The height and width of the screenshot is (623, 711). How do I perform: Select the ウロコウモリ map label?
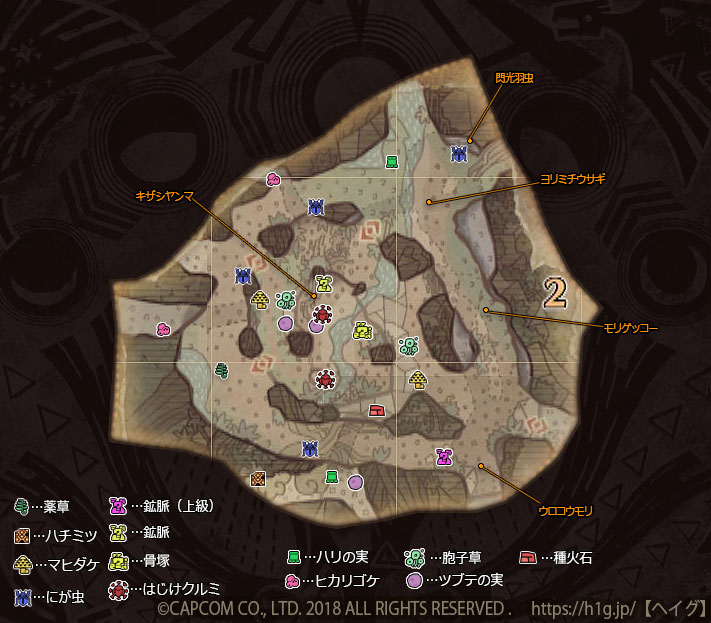[565, 511]
